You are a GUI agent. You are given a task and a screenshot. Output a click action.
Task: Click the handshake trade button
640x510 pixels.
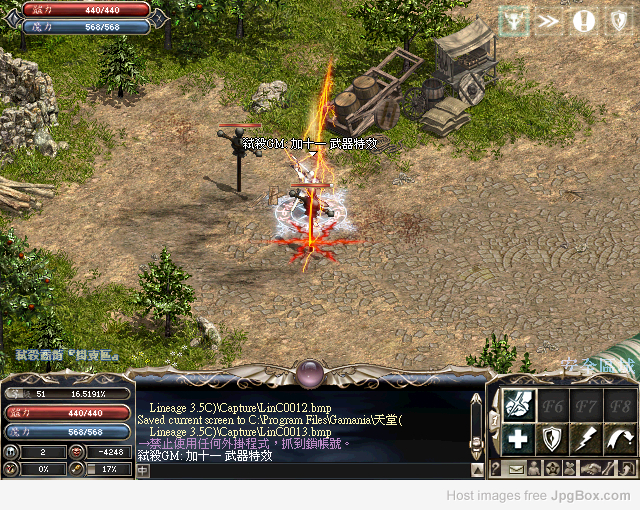(x=594, y=469)
